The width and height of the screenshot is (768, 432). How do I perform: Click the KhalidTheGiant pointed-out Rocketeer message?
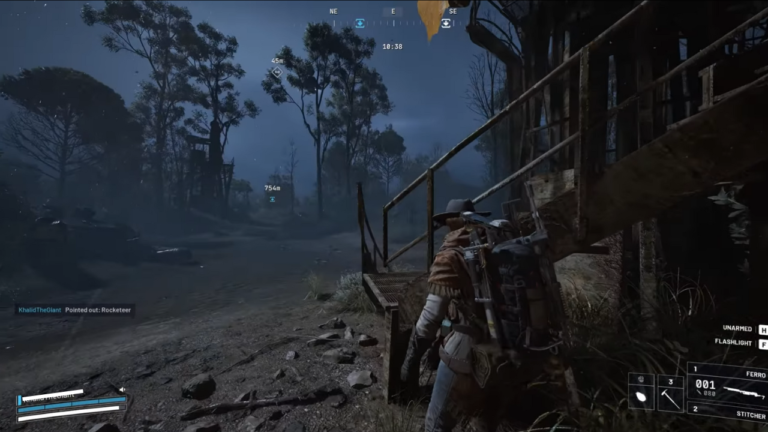[74, 310]
